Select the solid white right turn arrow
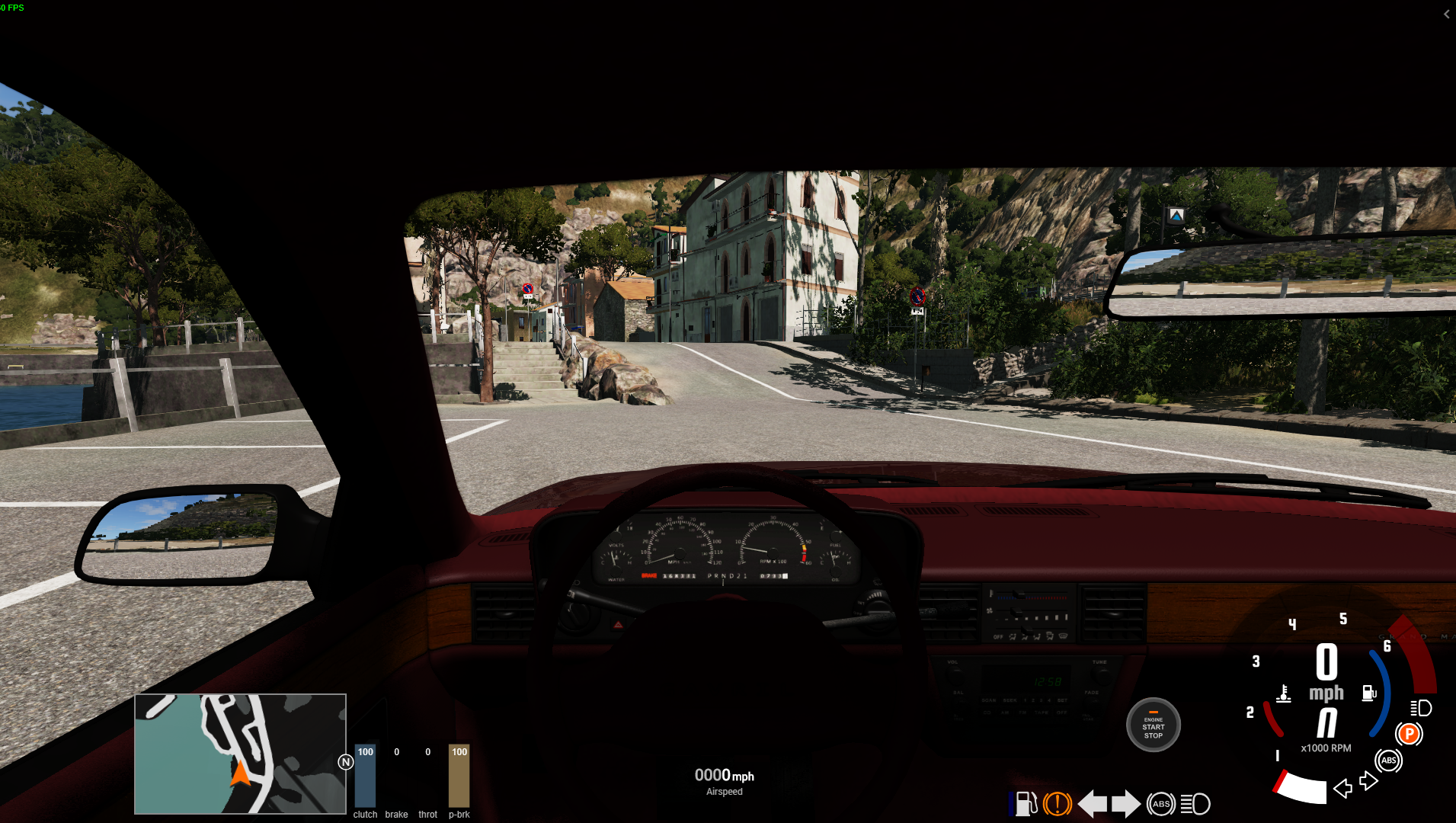 click(x=1126, y=804)
